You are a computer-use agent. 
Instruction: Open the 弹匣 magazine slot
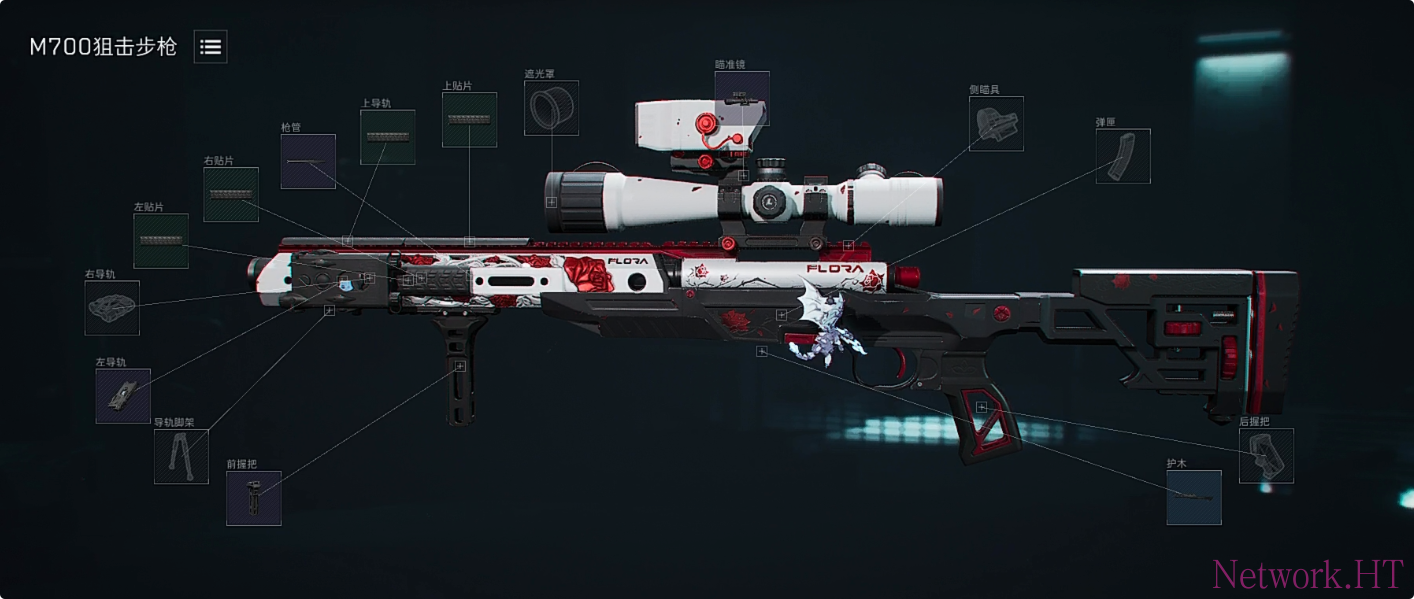point(1123,156)
